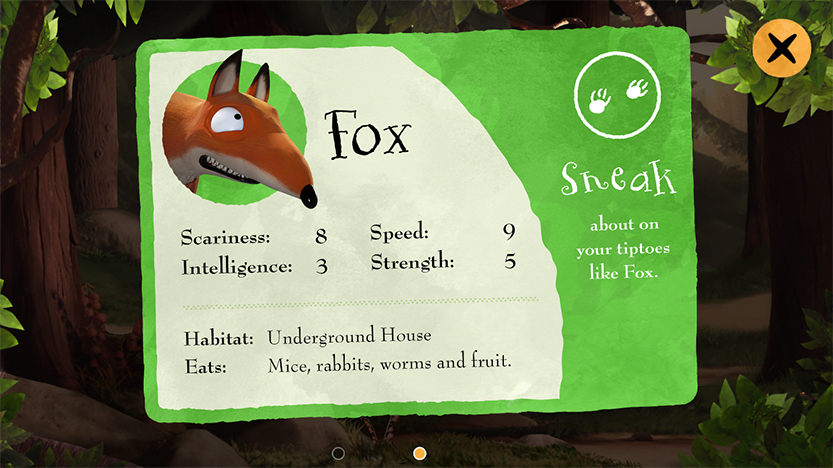Go to the first card page dot
833x468 pixels.
click(x=338, y=453)
